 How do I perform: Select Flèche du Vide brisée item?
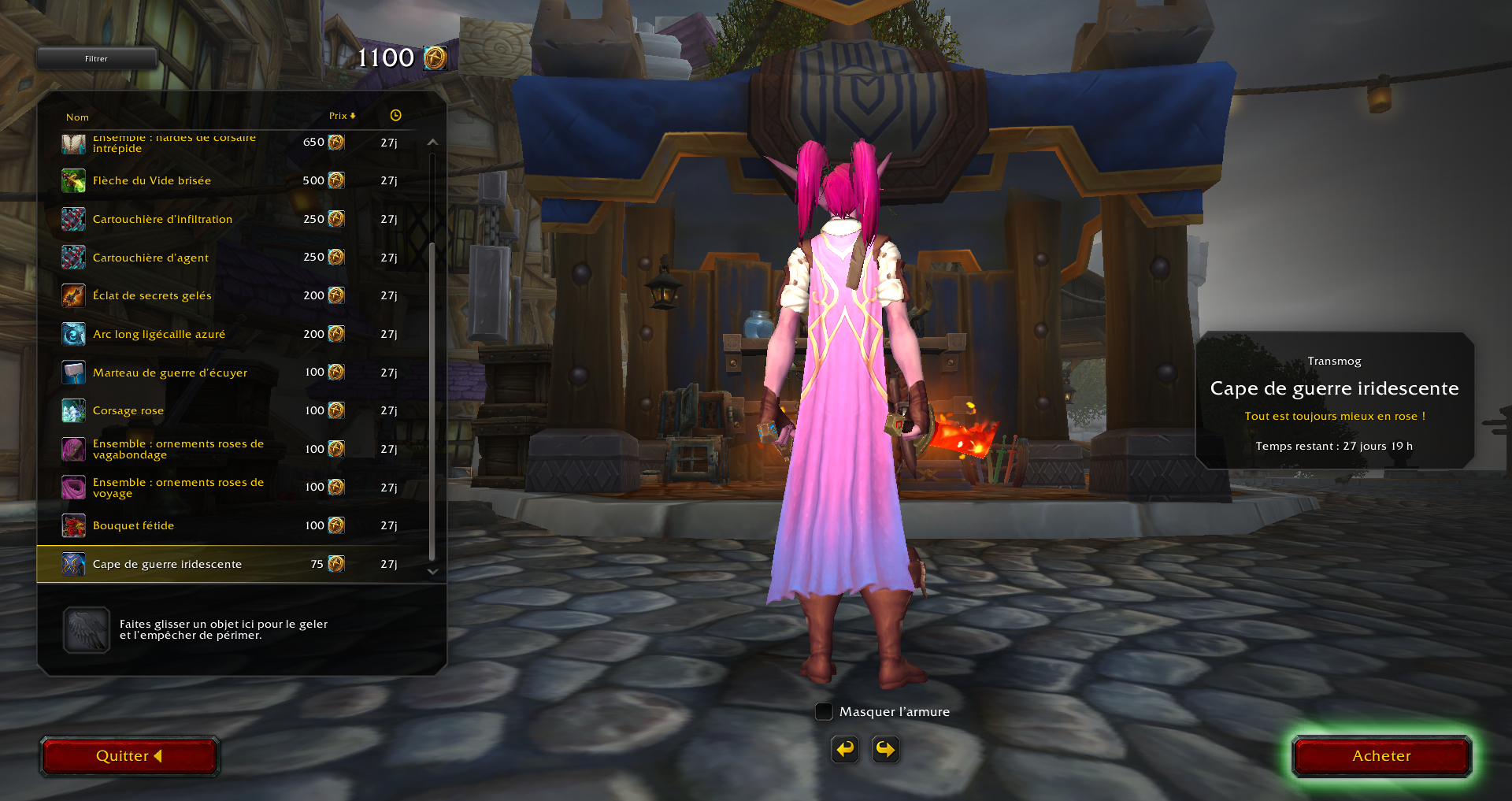[152, 180]
